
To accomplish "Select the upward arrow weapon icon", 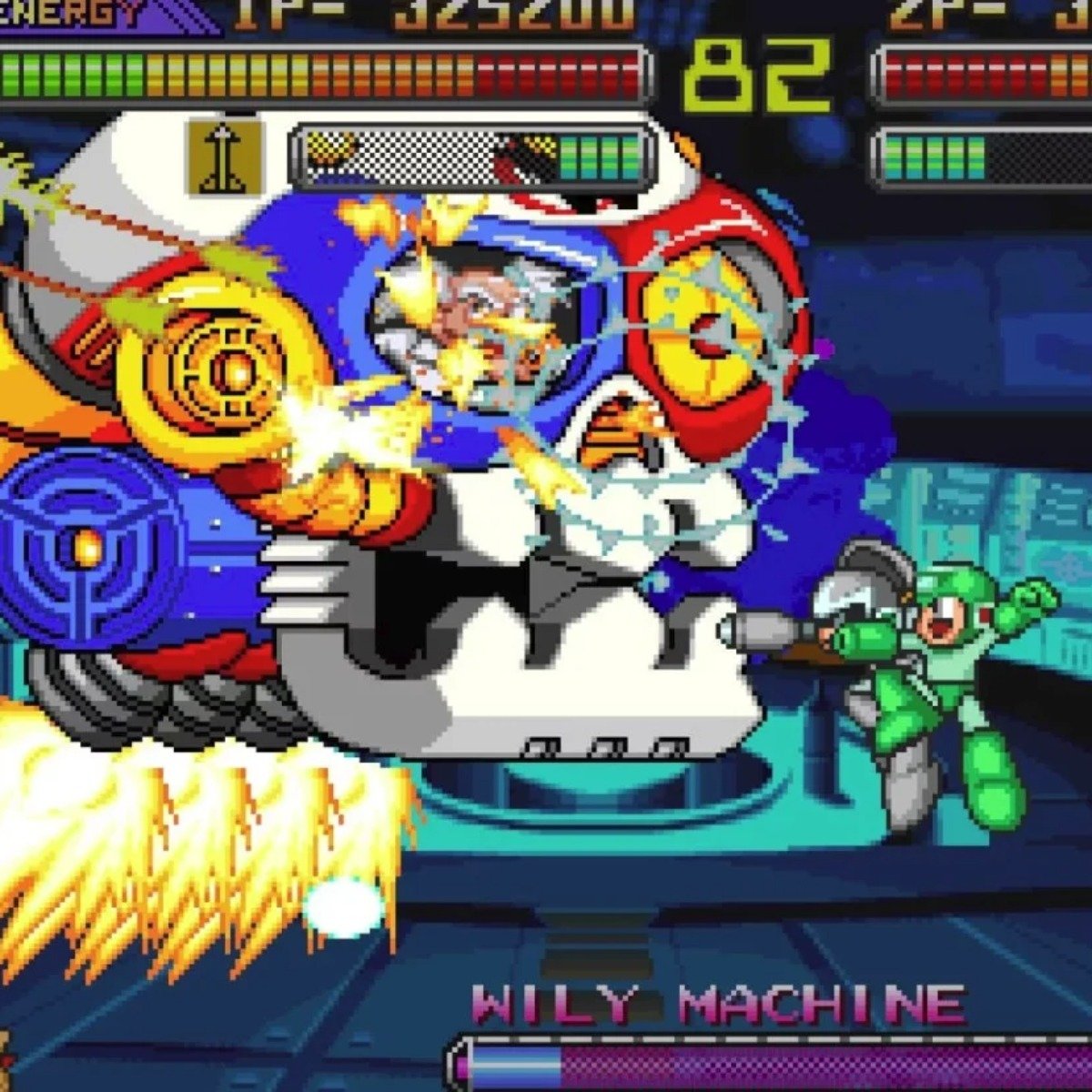I will (x=224, y=157).
